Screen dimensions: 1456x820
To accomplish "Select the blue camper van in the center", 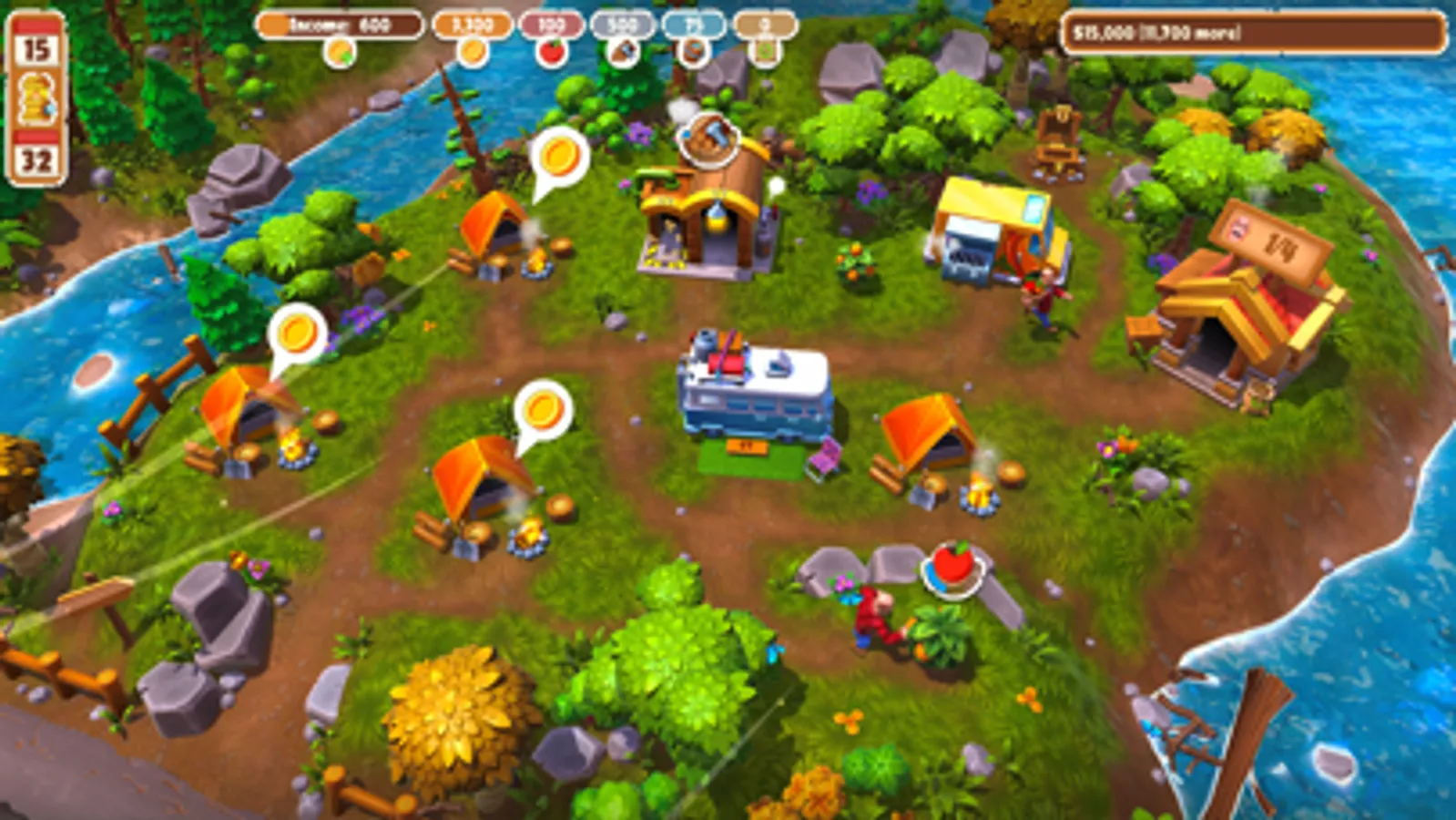I will tap(754, 394).
